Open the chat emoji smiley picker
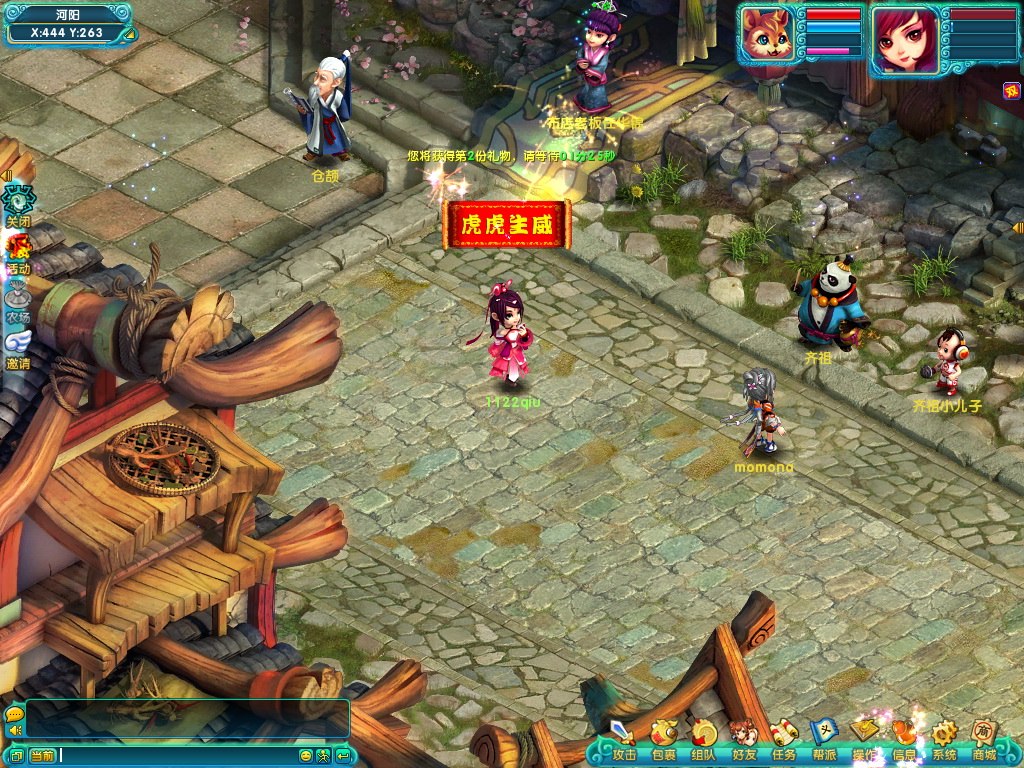The height and width of the screenshot is (768, 1024). pos(306,755)
